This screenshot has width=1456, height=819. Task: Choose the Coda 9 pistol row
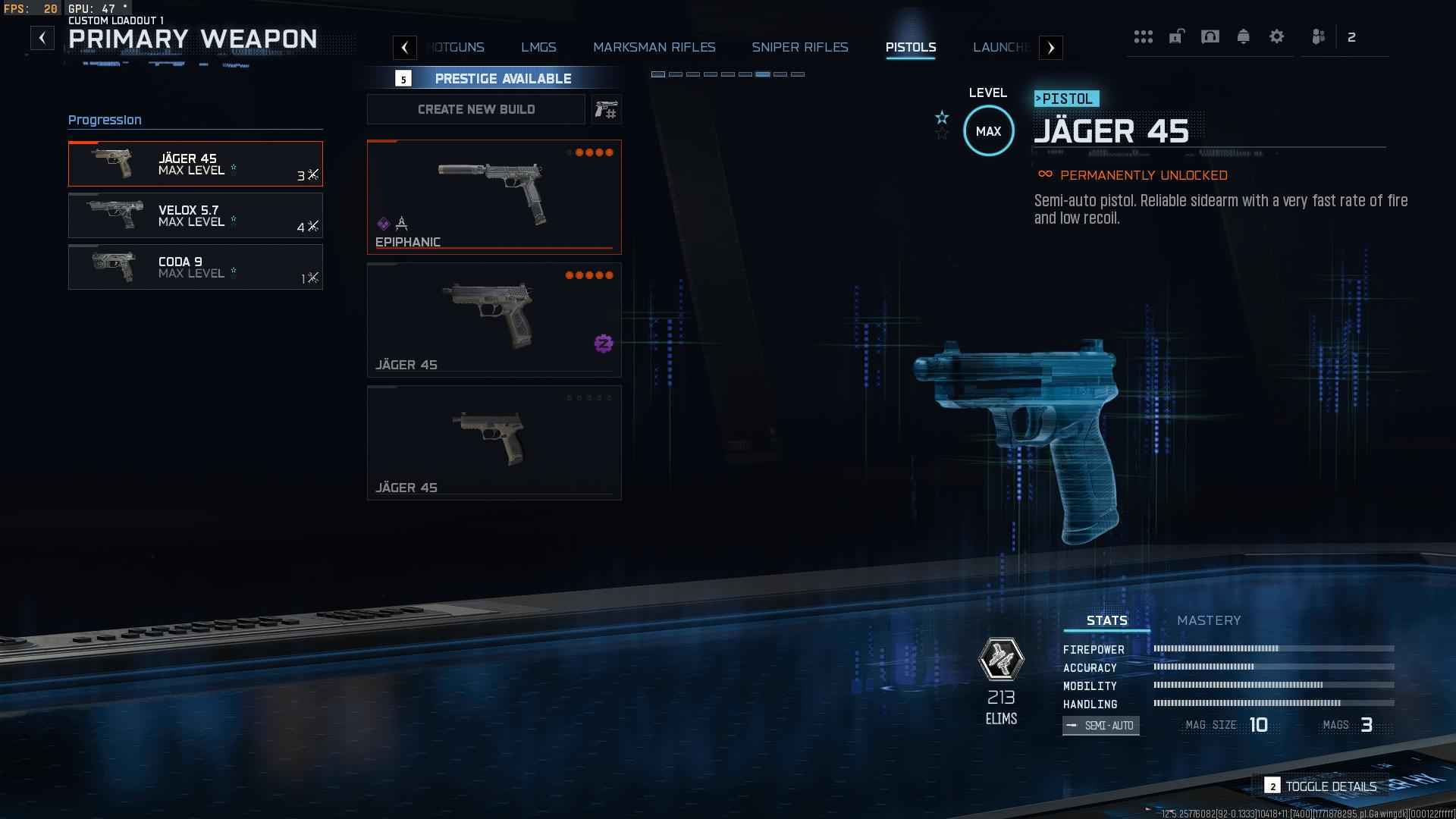click(x=195, y=267)
